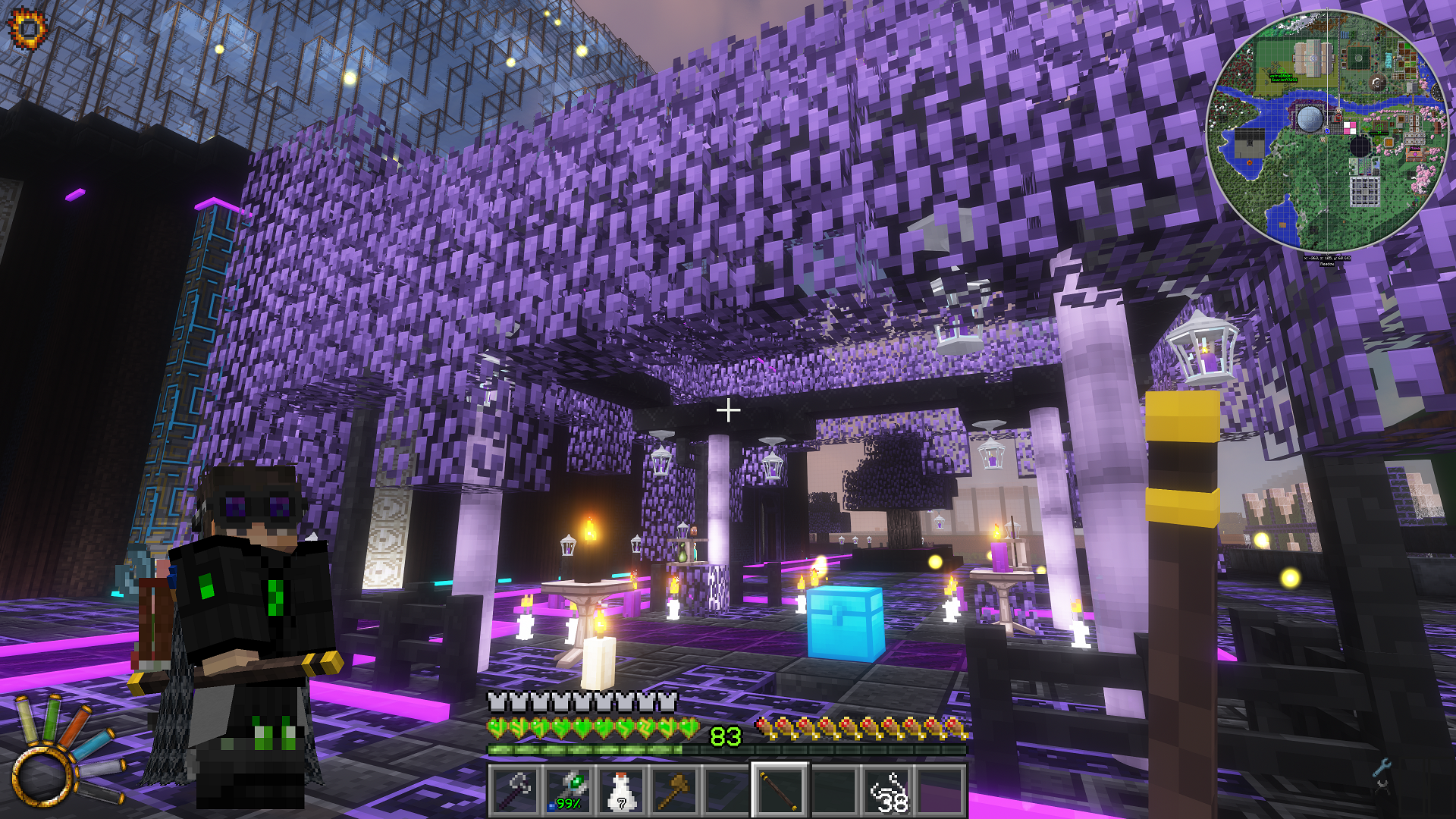
Task: Click the blue wrench icon
Action: [x=1382, y=767]
